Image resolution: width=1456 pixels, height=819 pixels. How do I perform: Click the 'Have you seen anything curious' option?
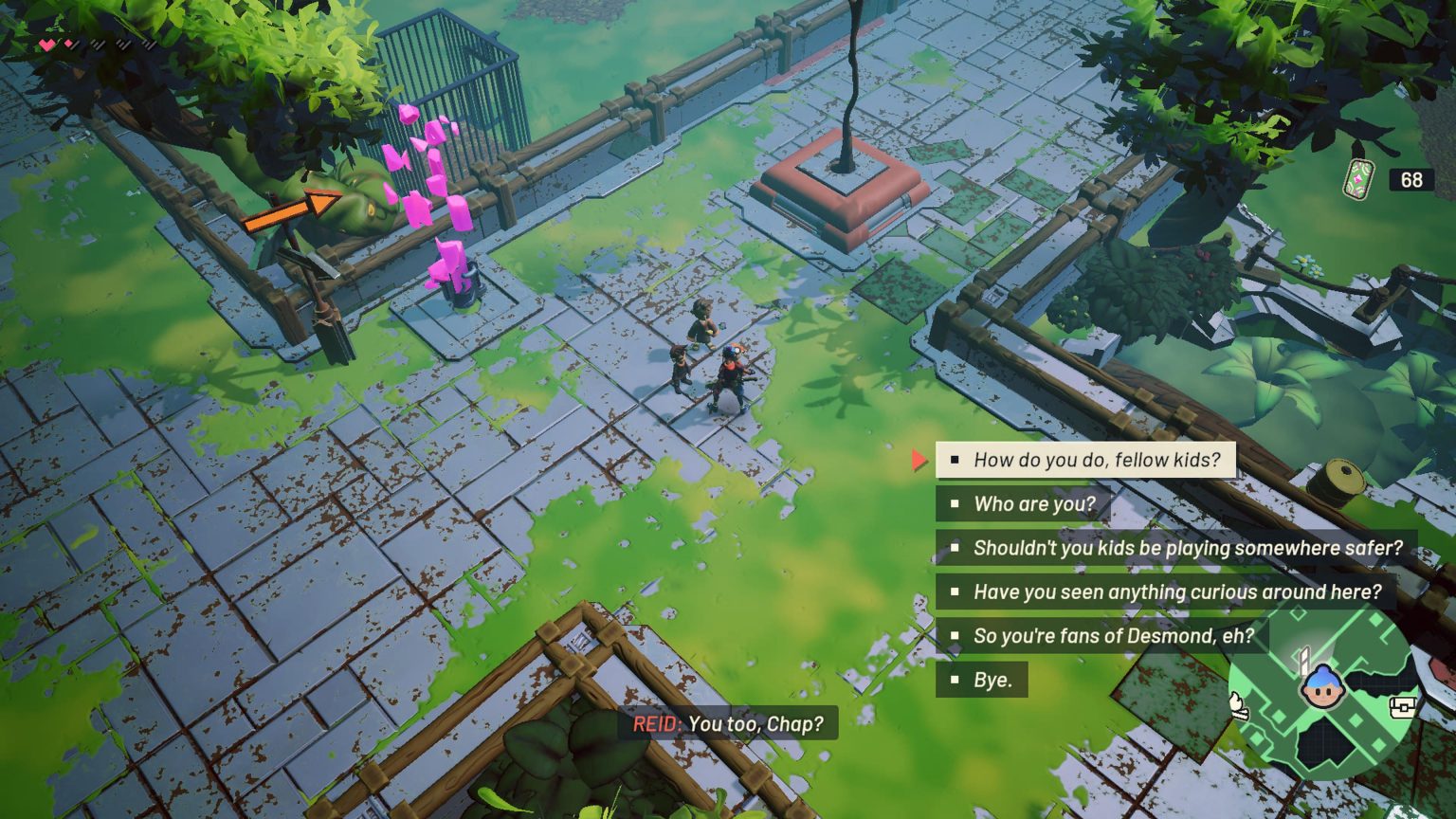click(x=1175, y=591)
